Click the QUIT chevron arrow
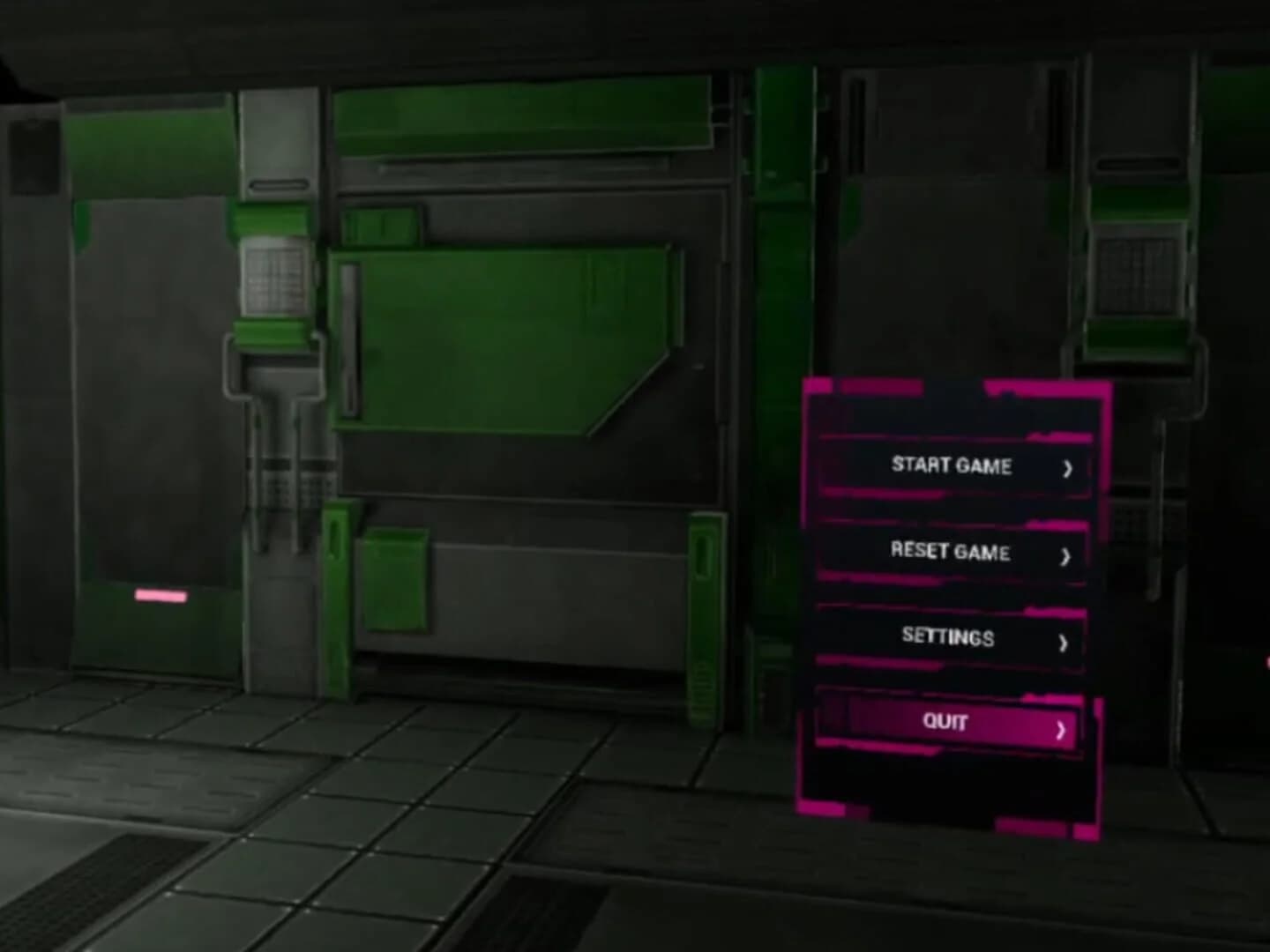The height and width of the screenshot is (952, 1270). click(1063, 729)
